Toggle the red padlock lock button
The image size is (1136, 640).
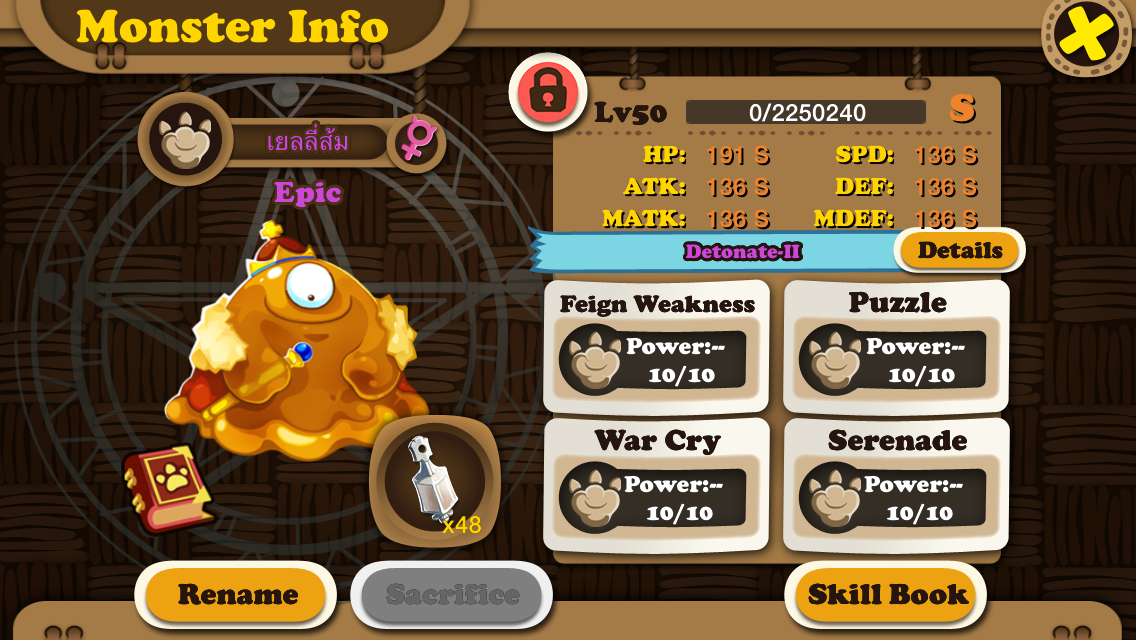[547, 92]
